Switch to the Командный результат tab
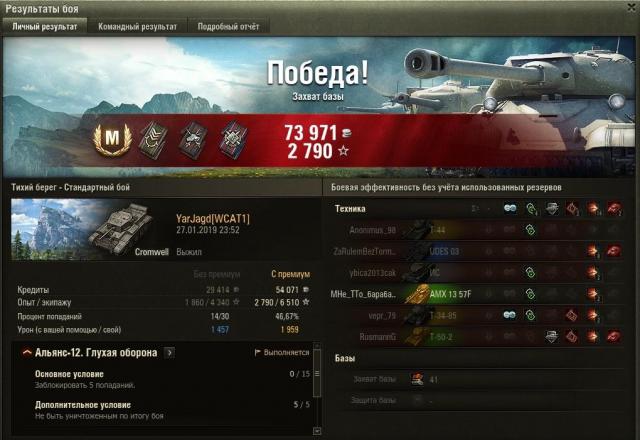The width and height of the screenshot is (640, 440). coord(137,27)
